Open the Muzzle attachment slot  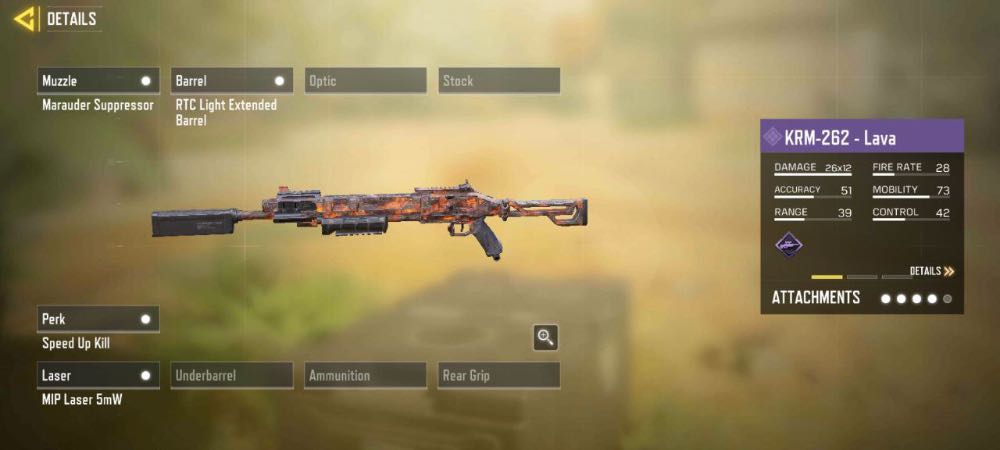click(98, 81)
